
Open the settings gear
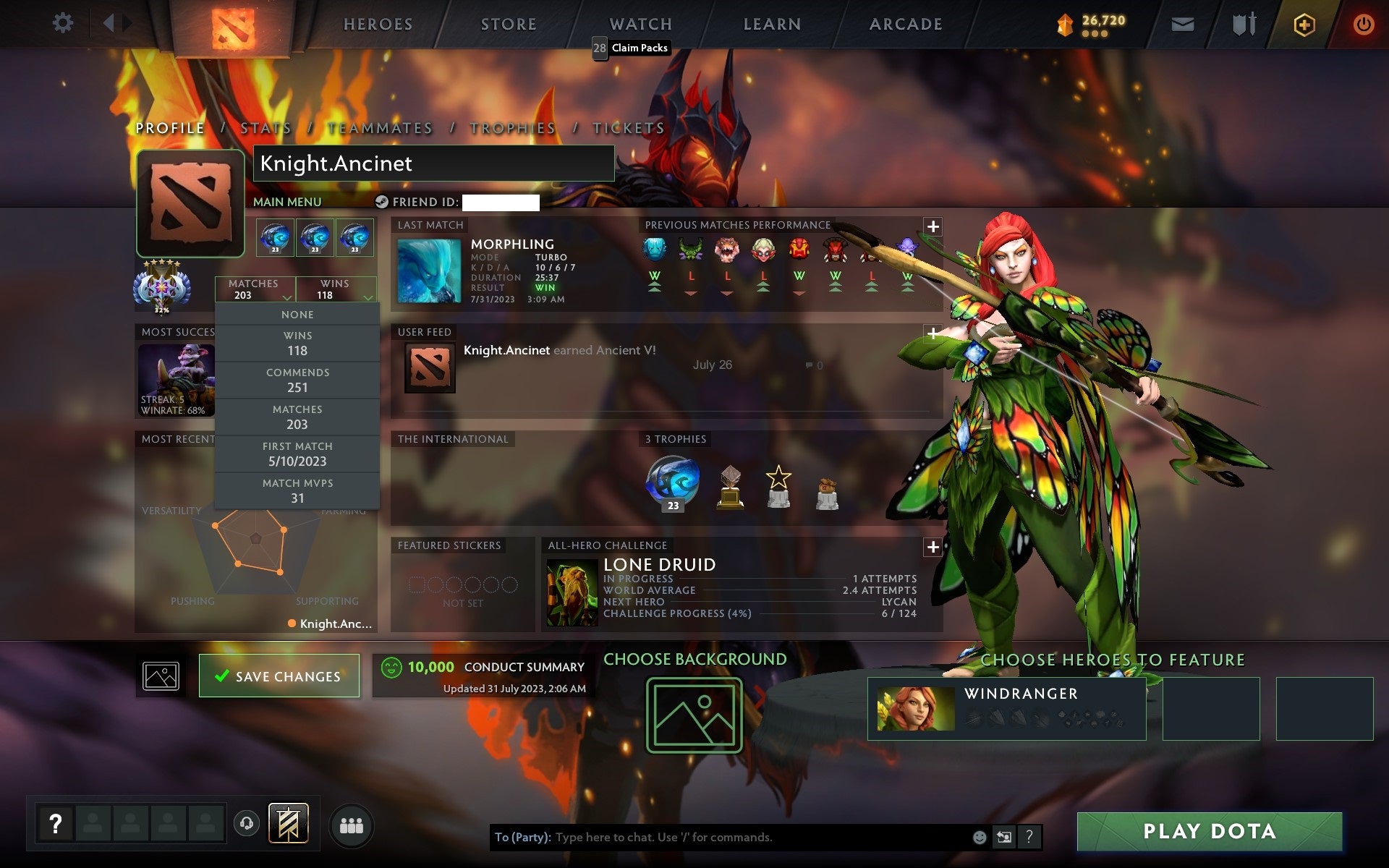pos(64,23)
